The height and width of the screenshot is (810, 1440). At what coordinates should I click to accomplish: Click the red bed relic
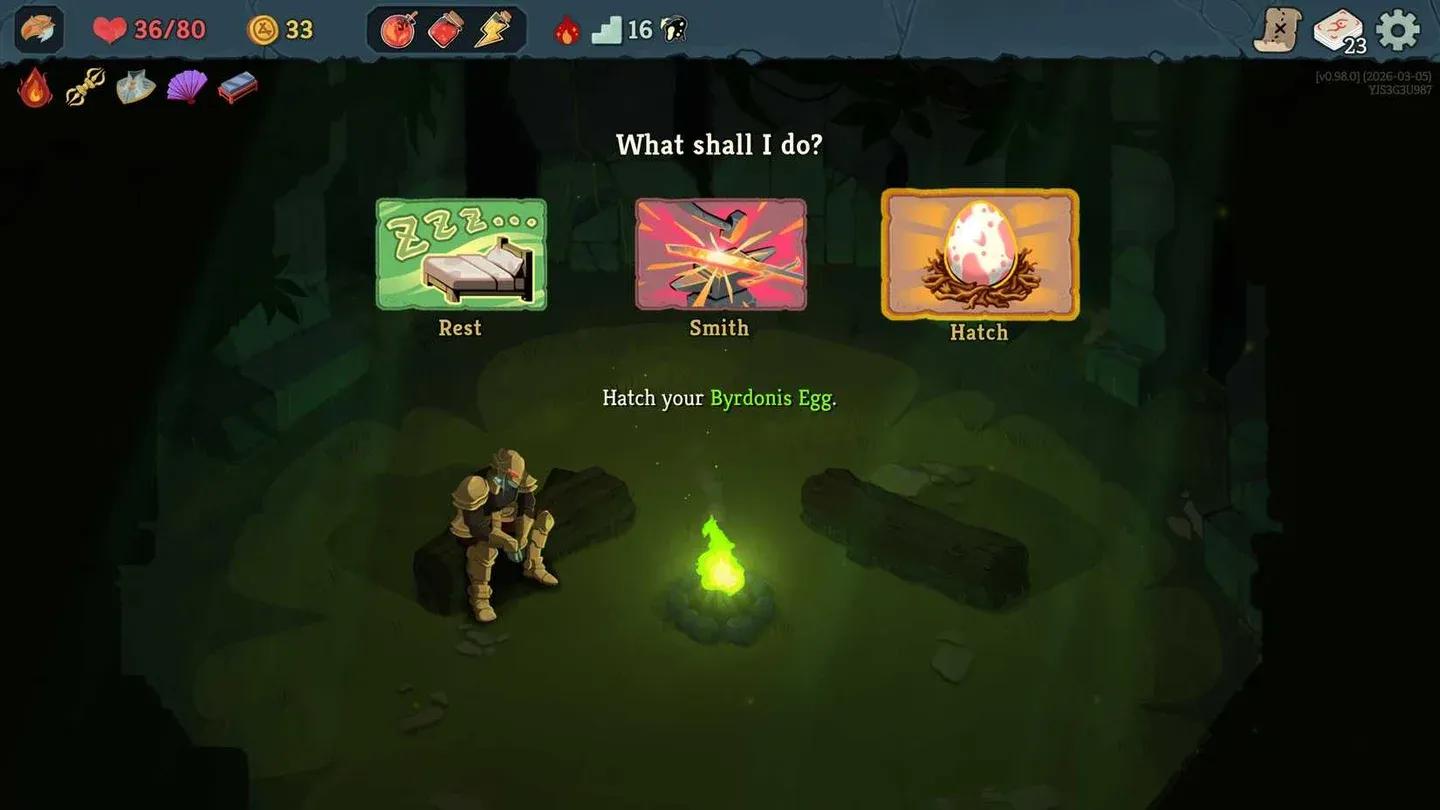point(237,89)
